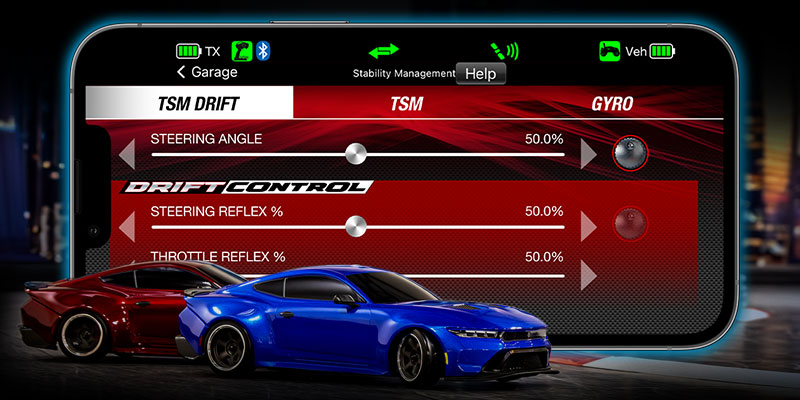Go back to the Garage
800x400 pixels.
click(x=208, y=72)
